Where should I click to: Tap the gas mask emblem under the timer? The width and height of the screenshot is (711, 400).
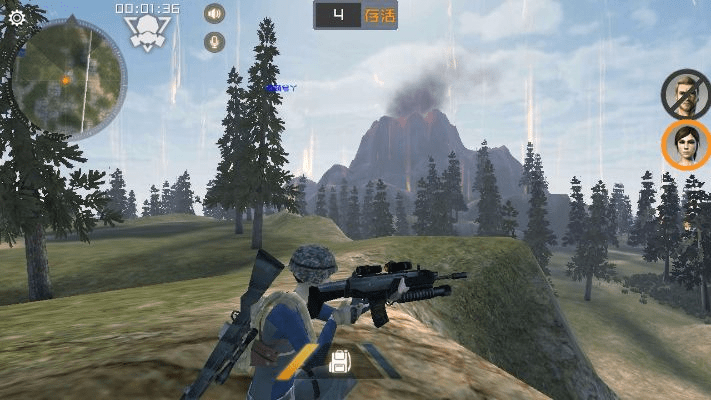click(147, 32)
